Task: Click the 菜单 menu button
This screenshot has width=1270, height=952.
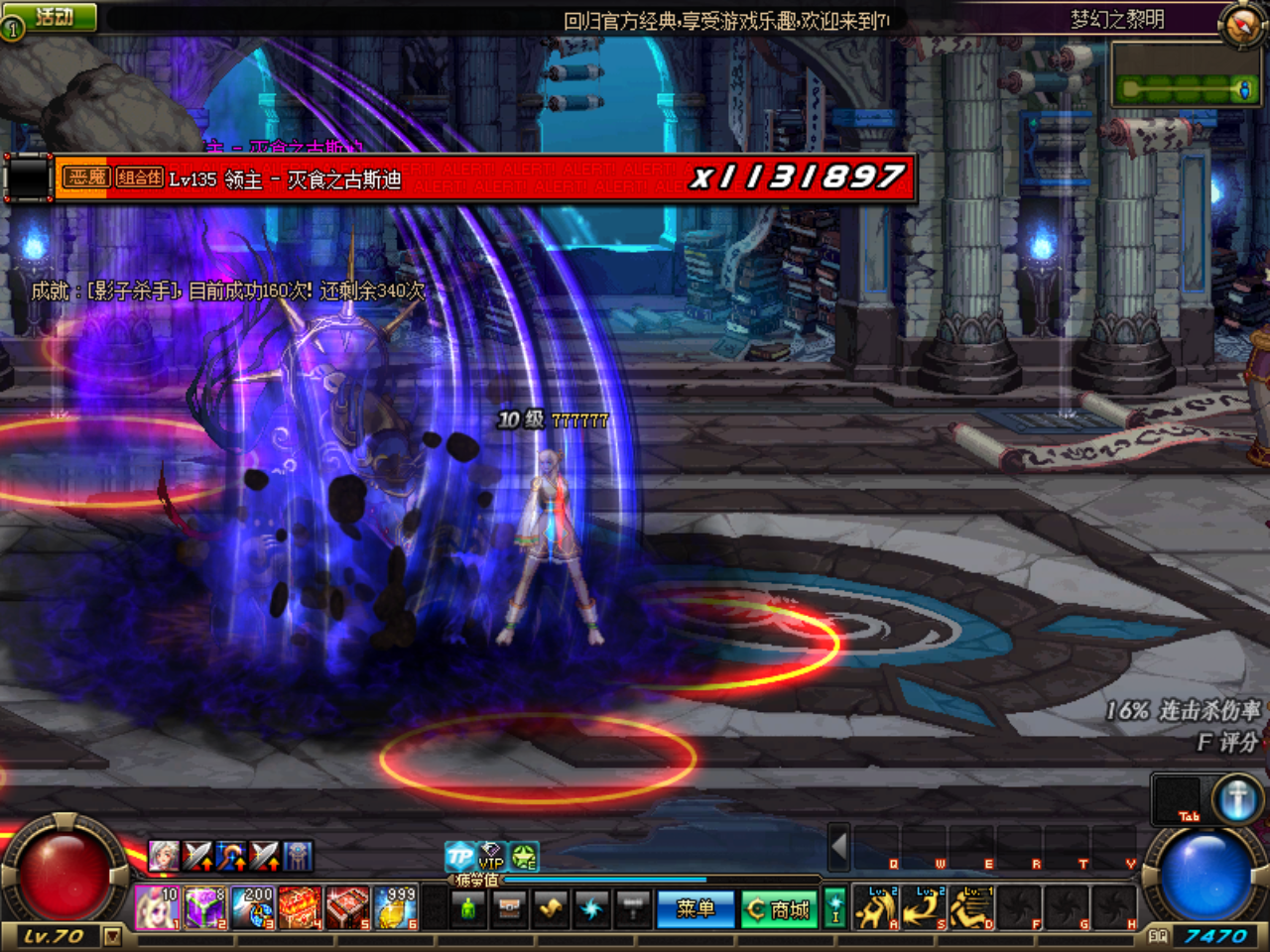Action: tap(697, 909)
